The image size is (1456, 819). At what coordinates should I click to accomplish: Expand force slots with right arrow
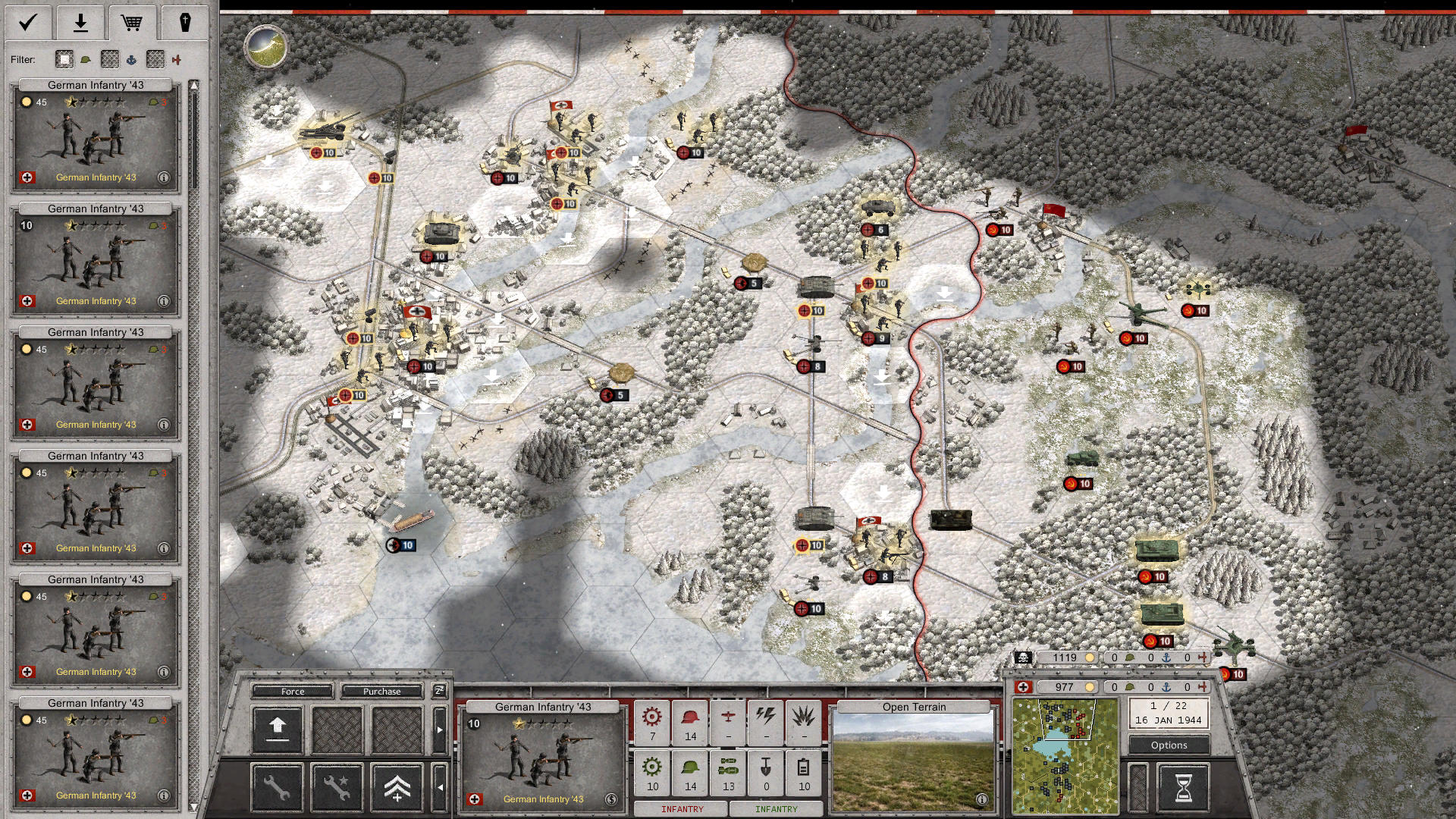coord(440,730)
